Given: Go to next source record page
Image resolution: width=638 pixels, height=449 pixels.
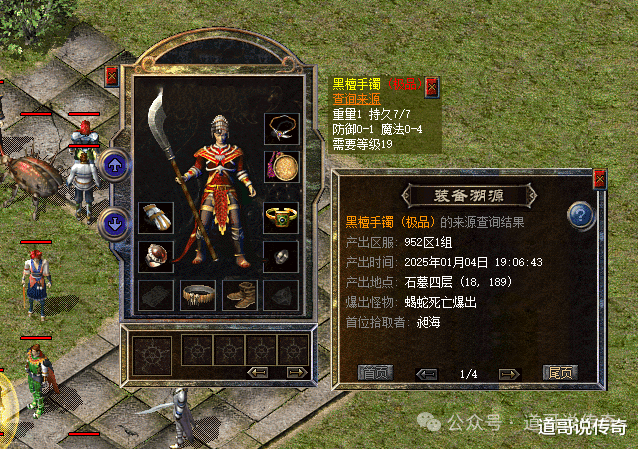Looking at the screenshot, I should coord(509,373).
